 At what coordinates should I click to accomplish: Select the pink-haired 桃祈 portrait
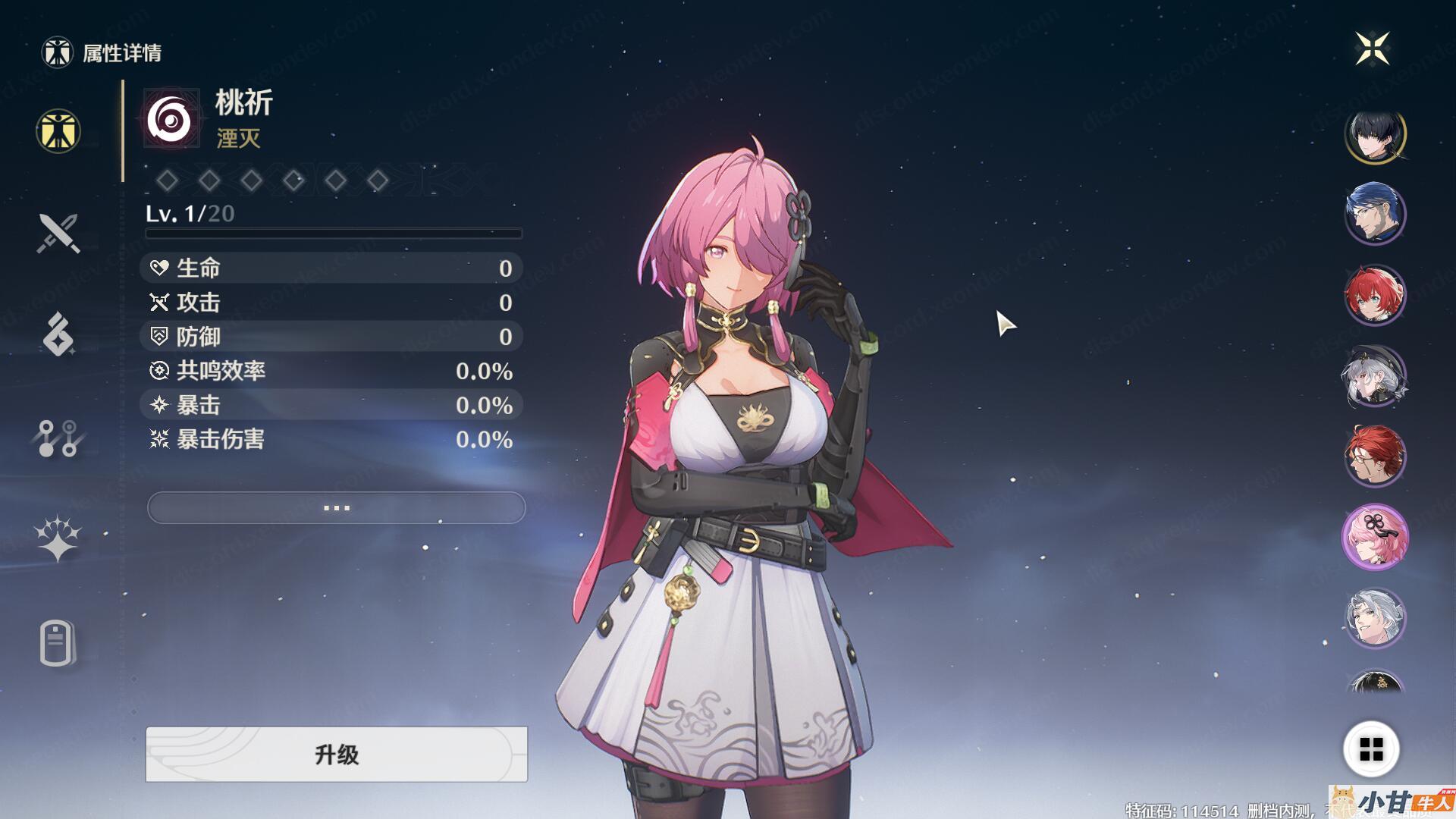[x=1375, y=538]
